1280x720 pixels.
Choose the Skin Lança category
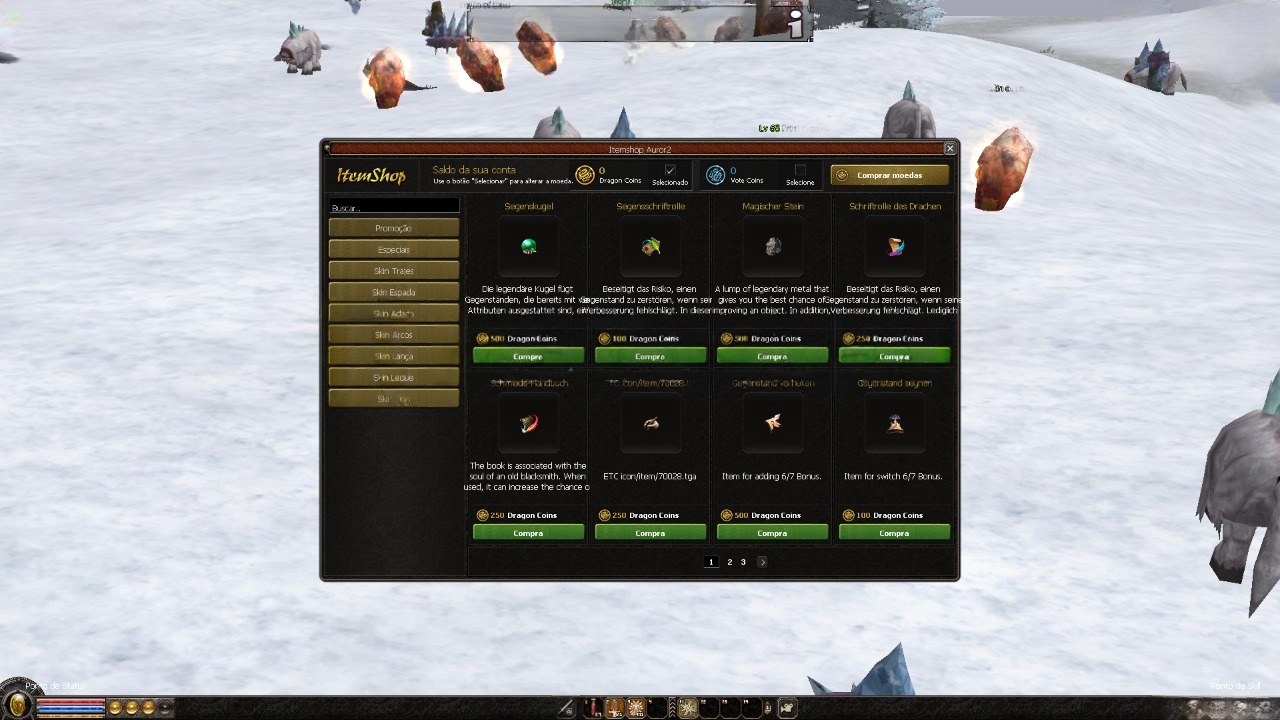click(394, 356)
